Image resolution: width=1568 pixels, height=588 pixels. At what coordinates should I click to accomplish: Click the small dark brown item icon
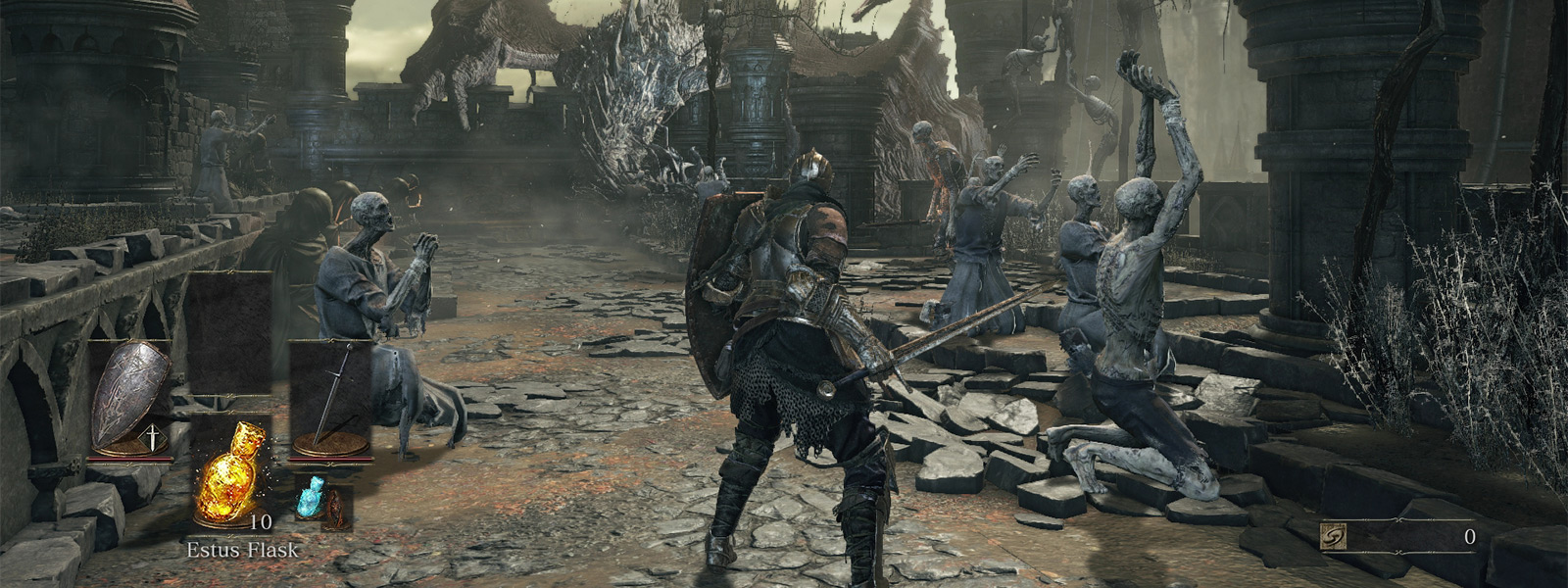[336, 507]
